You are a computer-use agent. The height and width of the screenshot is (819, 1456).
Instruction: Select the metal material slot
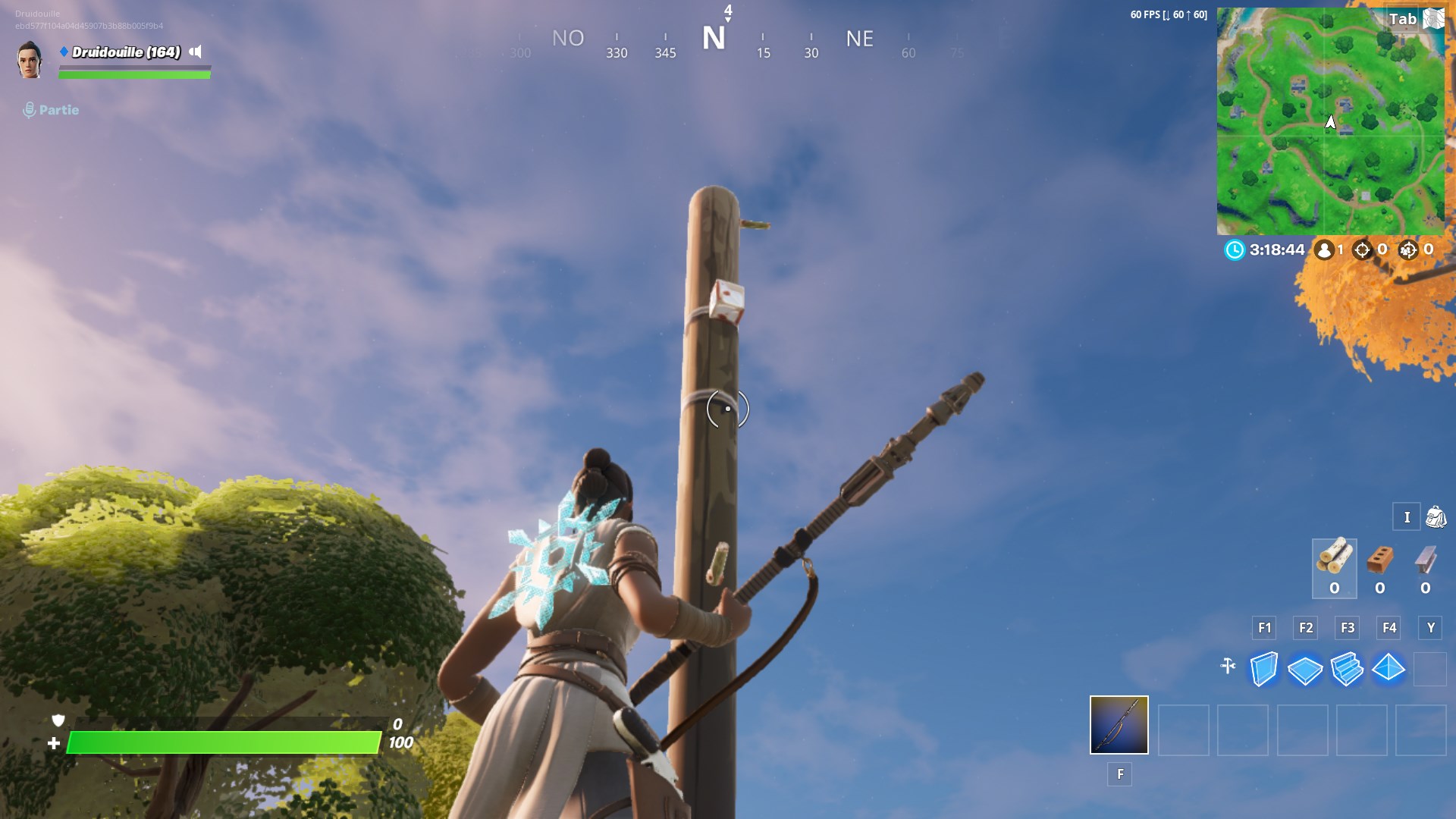(1424, 565)
